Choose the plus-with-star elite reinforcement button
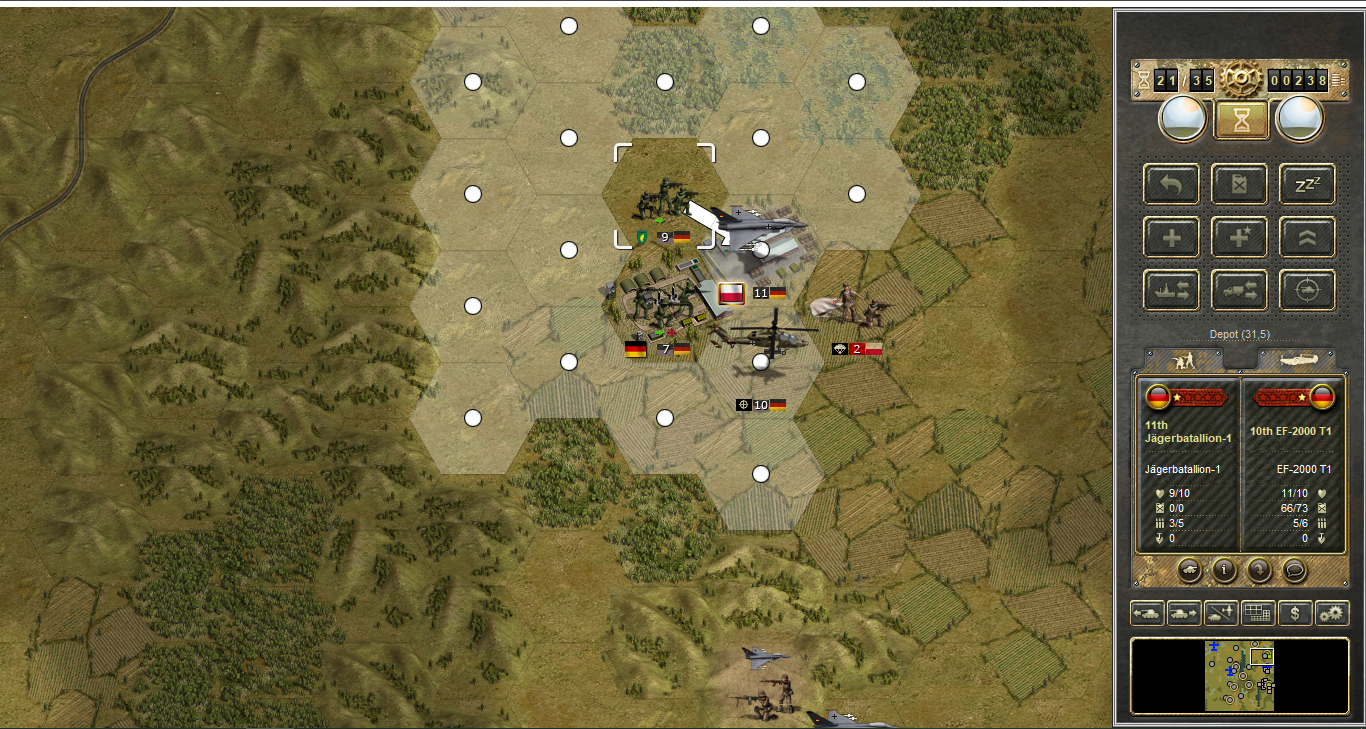1366x729 pixels. pyautogui.click(x=1240, y=237)
